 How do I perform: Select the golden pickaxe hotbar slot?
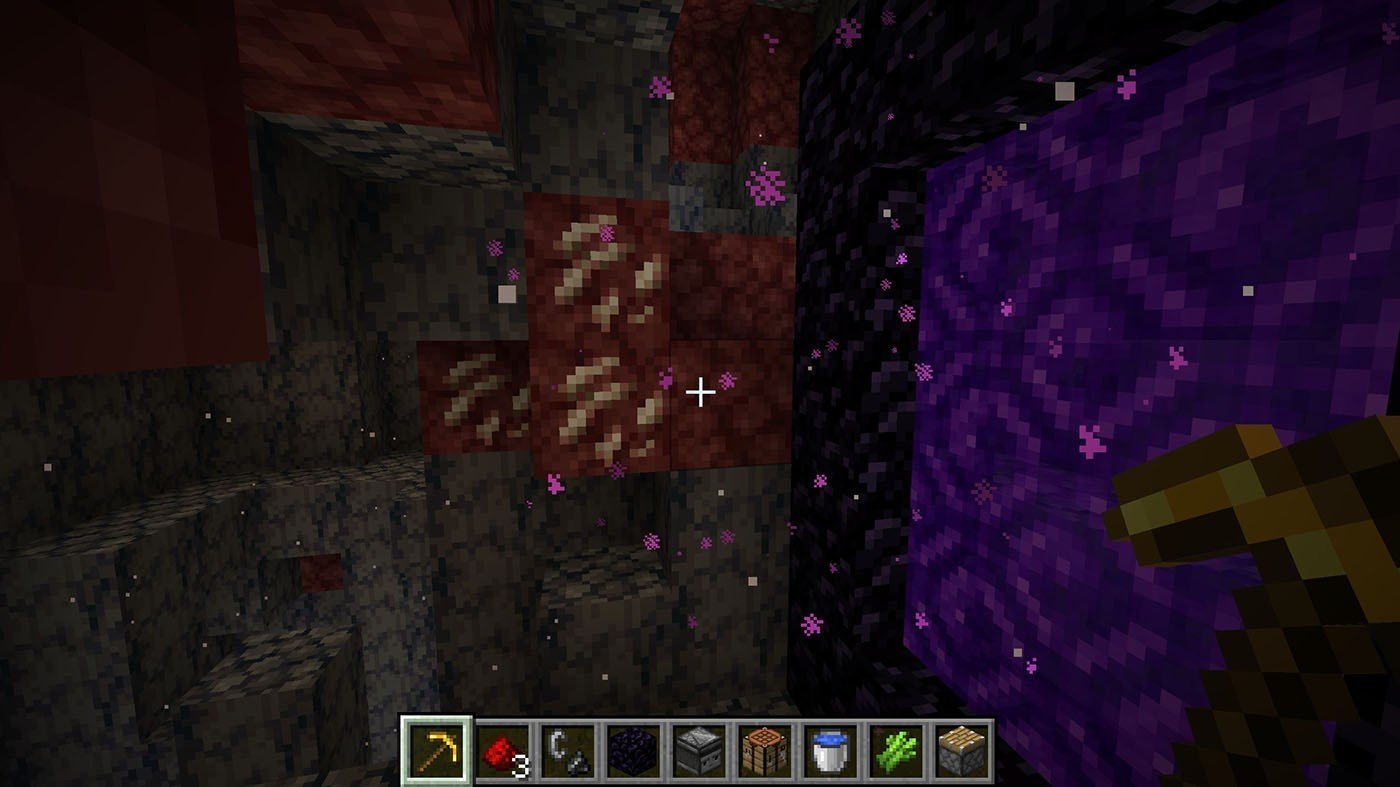coord(435,750)
